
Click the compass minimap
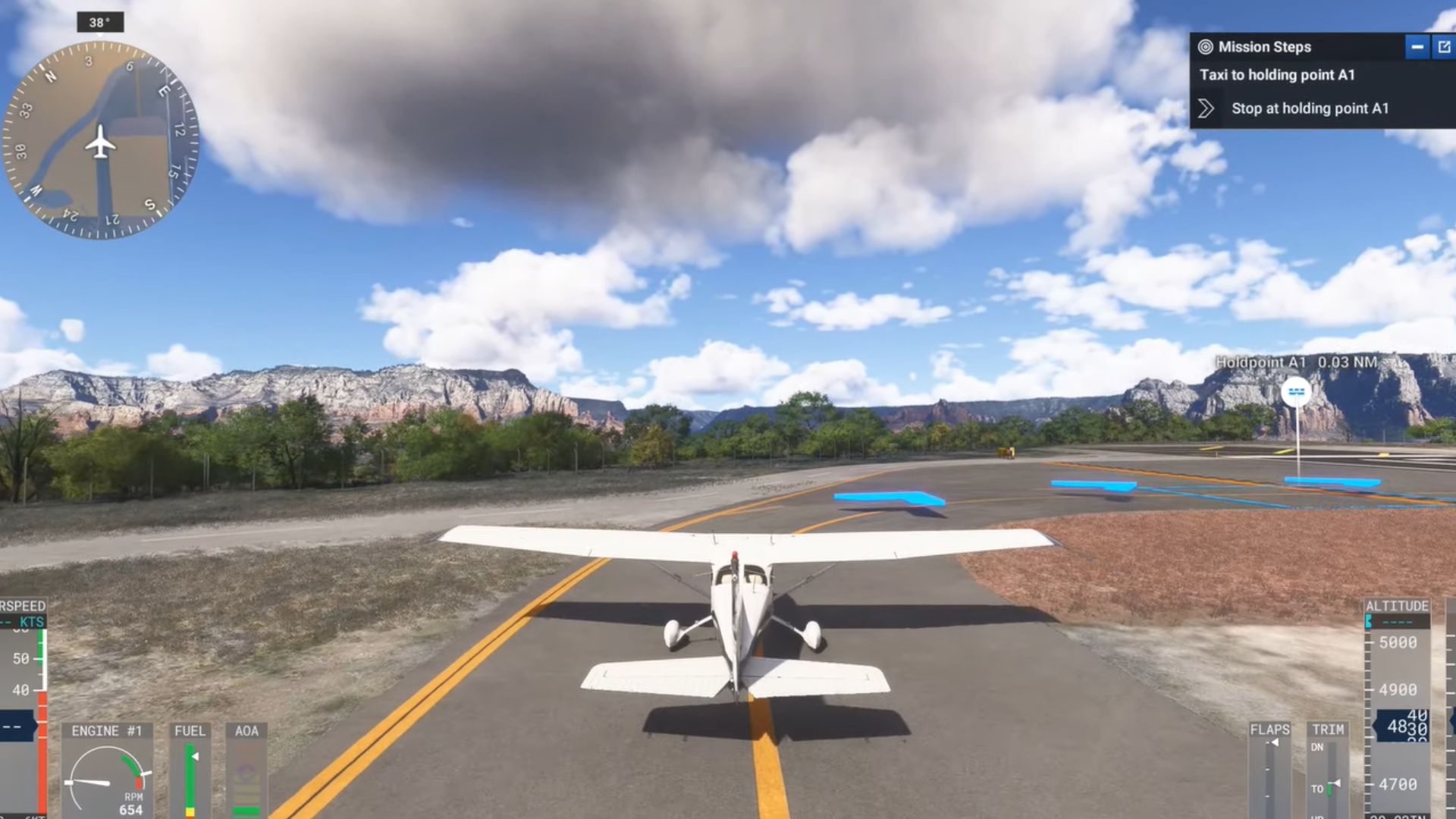(x=100, y=141)
